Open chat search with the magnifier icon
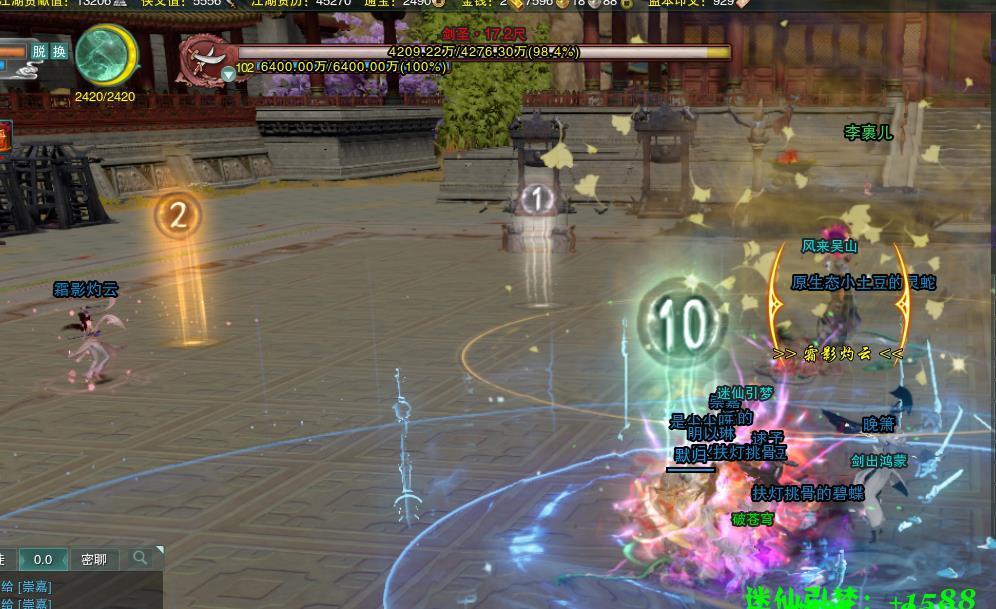This screenshot has width=996, height=609. coord(140,557)
